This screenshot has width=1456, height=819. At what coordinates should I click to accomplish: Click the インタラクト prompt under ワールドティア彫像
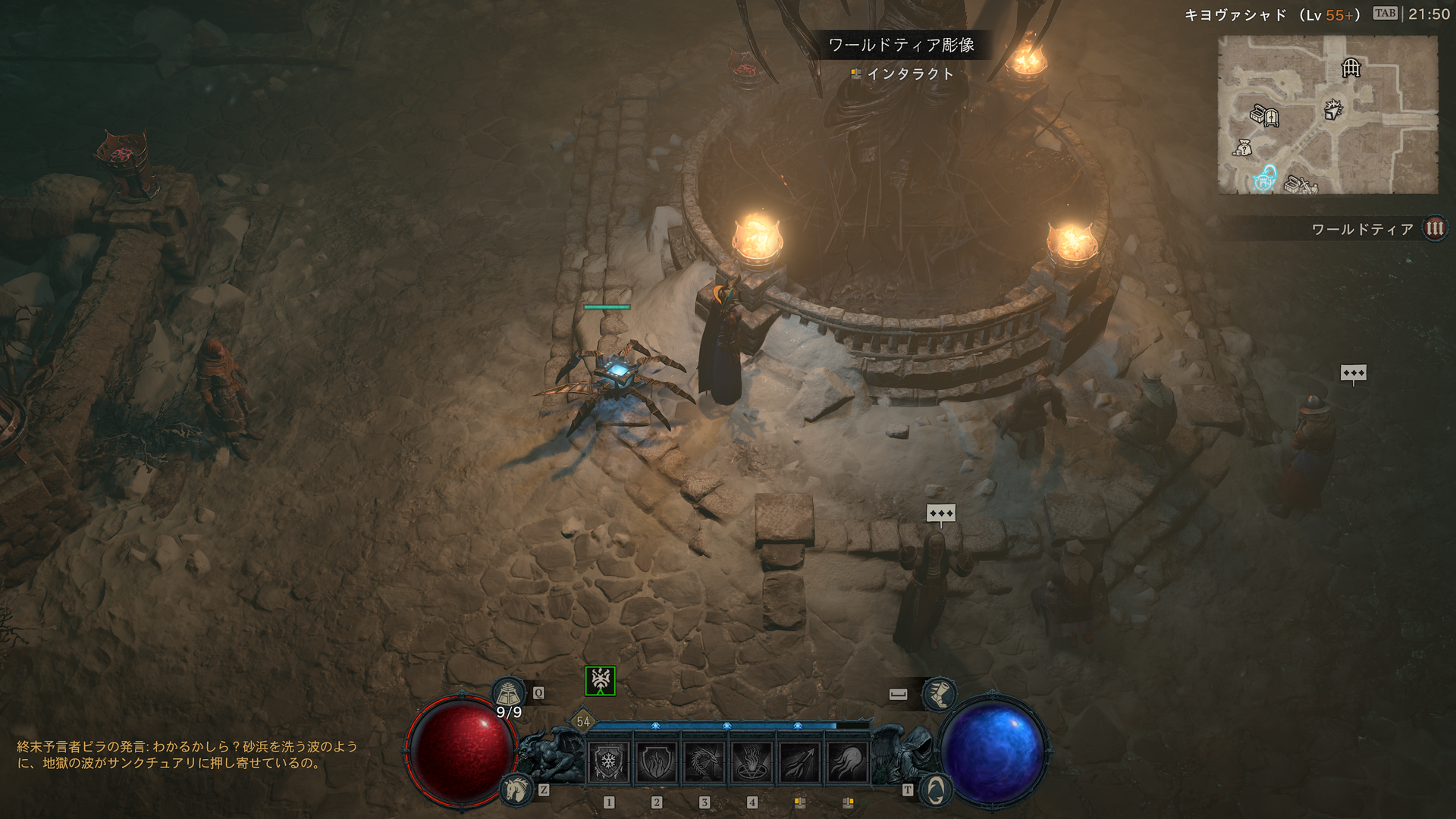(903, 75)
